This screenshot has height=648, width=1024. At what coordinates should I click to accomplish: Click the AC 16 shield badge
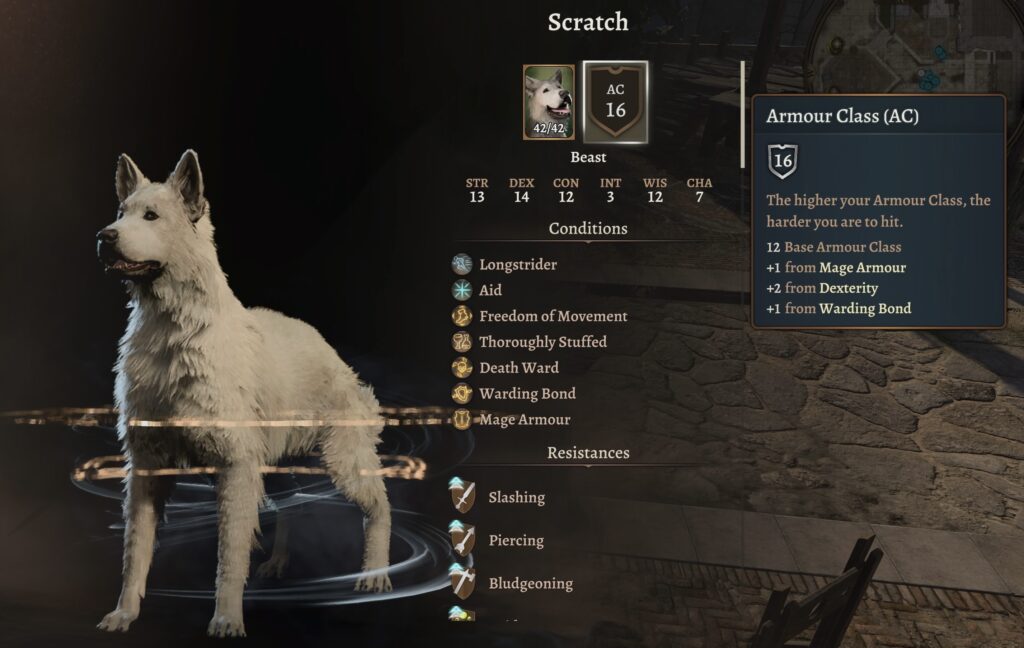tap(615, 101)
